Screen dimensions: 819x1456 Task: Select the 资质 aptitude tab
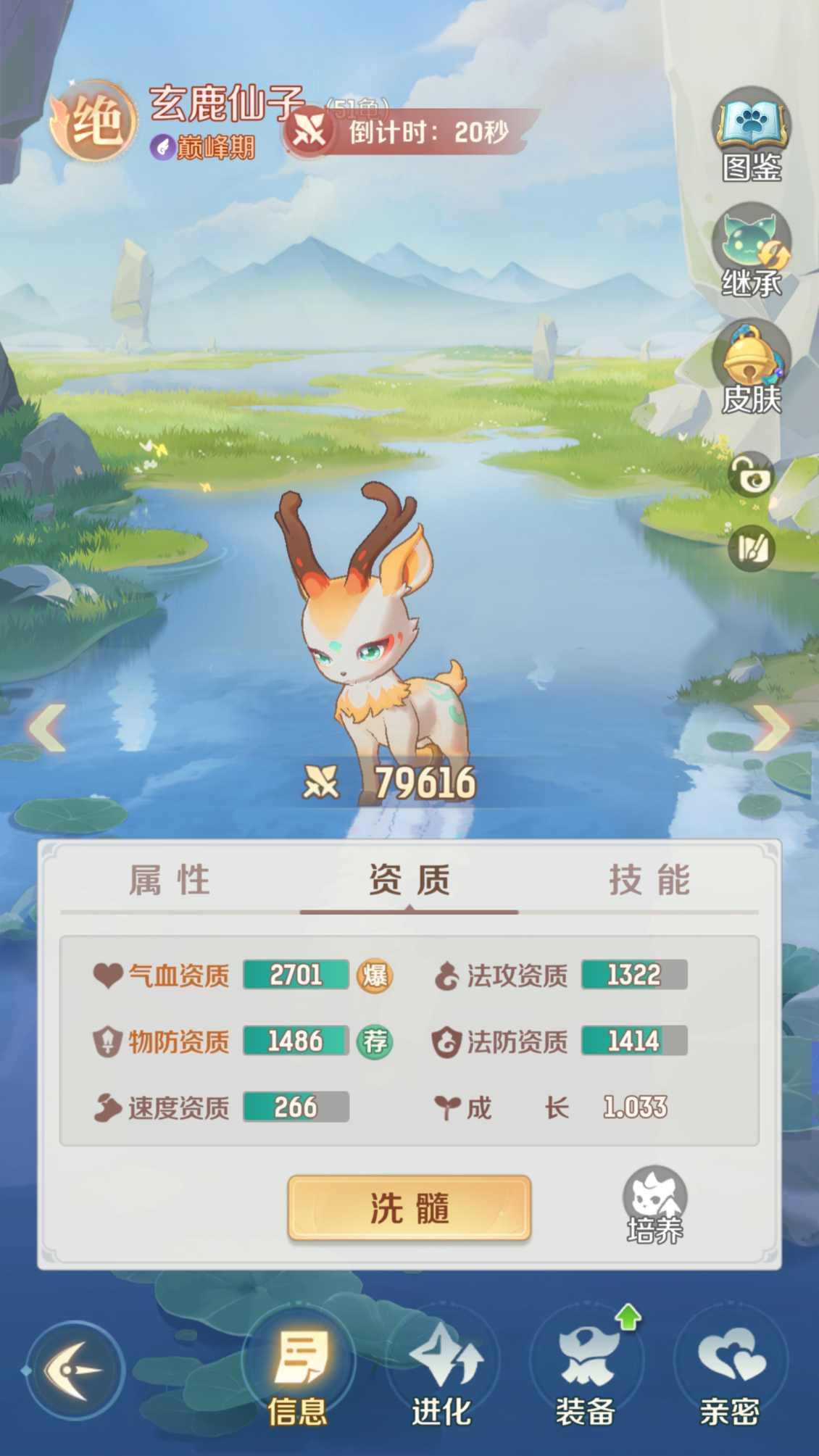pos(409,881)
